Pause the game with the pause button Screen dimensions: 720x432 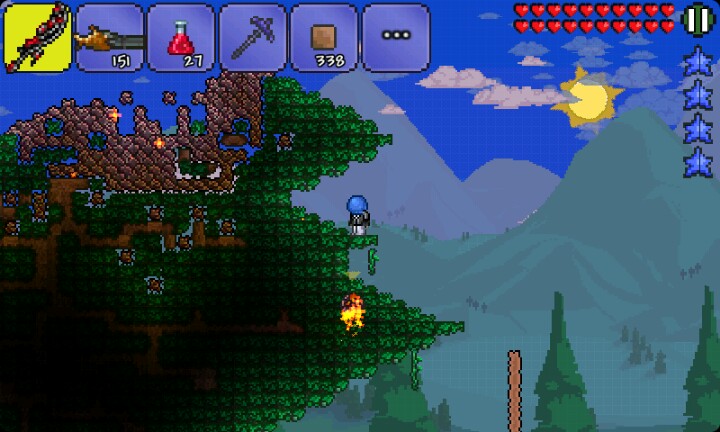click(x=696, y=19)
